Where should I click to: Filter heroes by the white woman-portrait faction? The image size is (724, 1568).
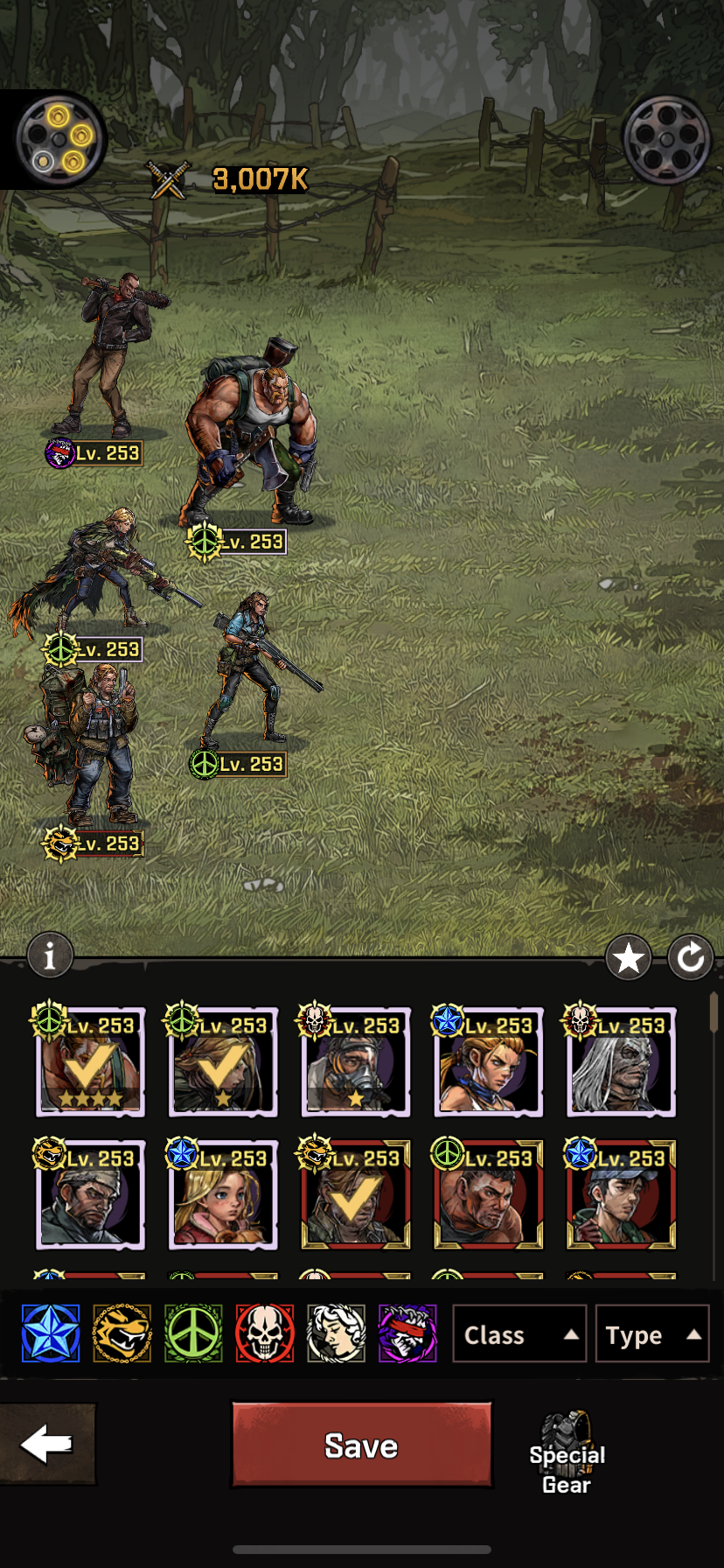(x=336, y=1333)
